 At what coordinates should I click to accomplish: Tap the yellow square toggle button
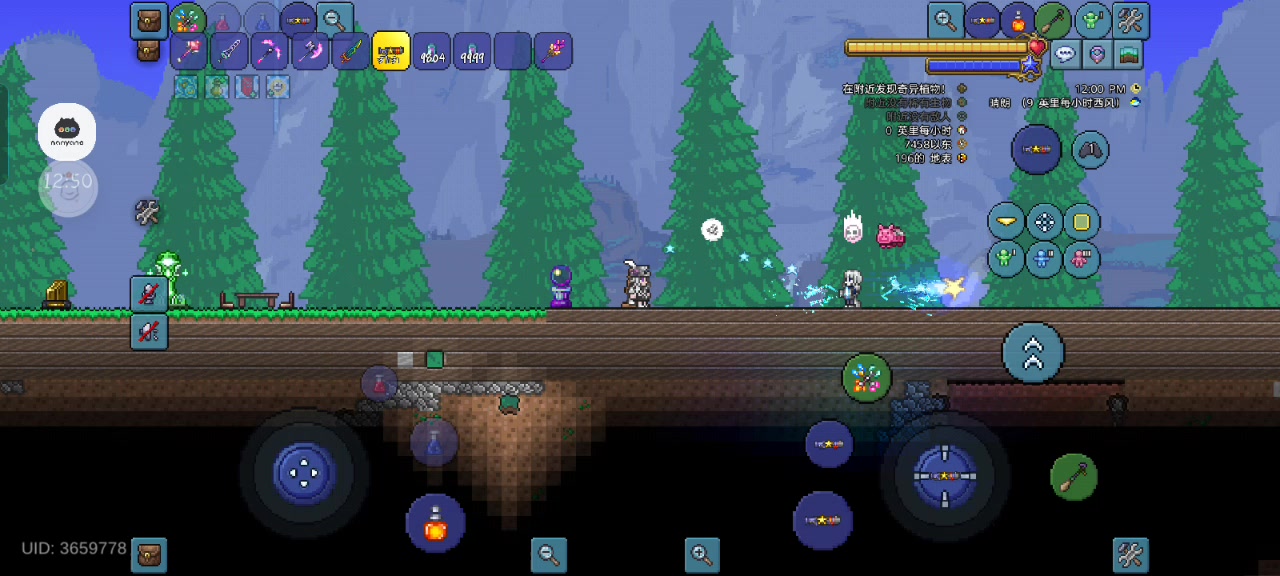tap(1081, 222)
